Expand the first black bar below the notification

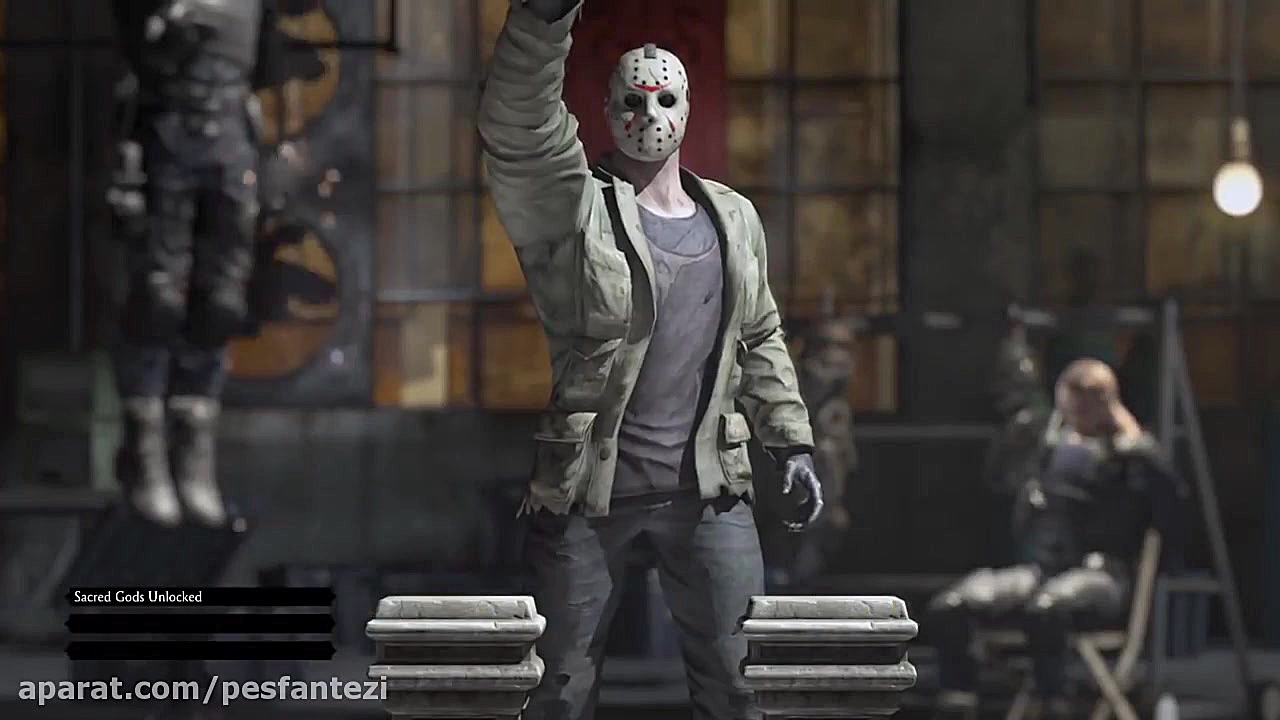point(200,623)
